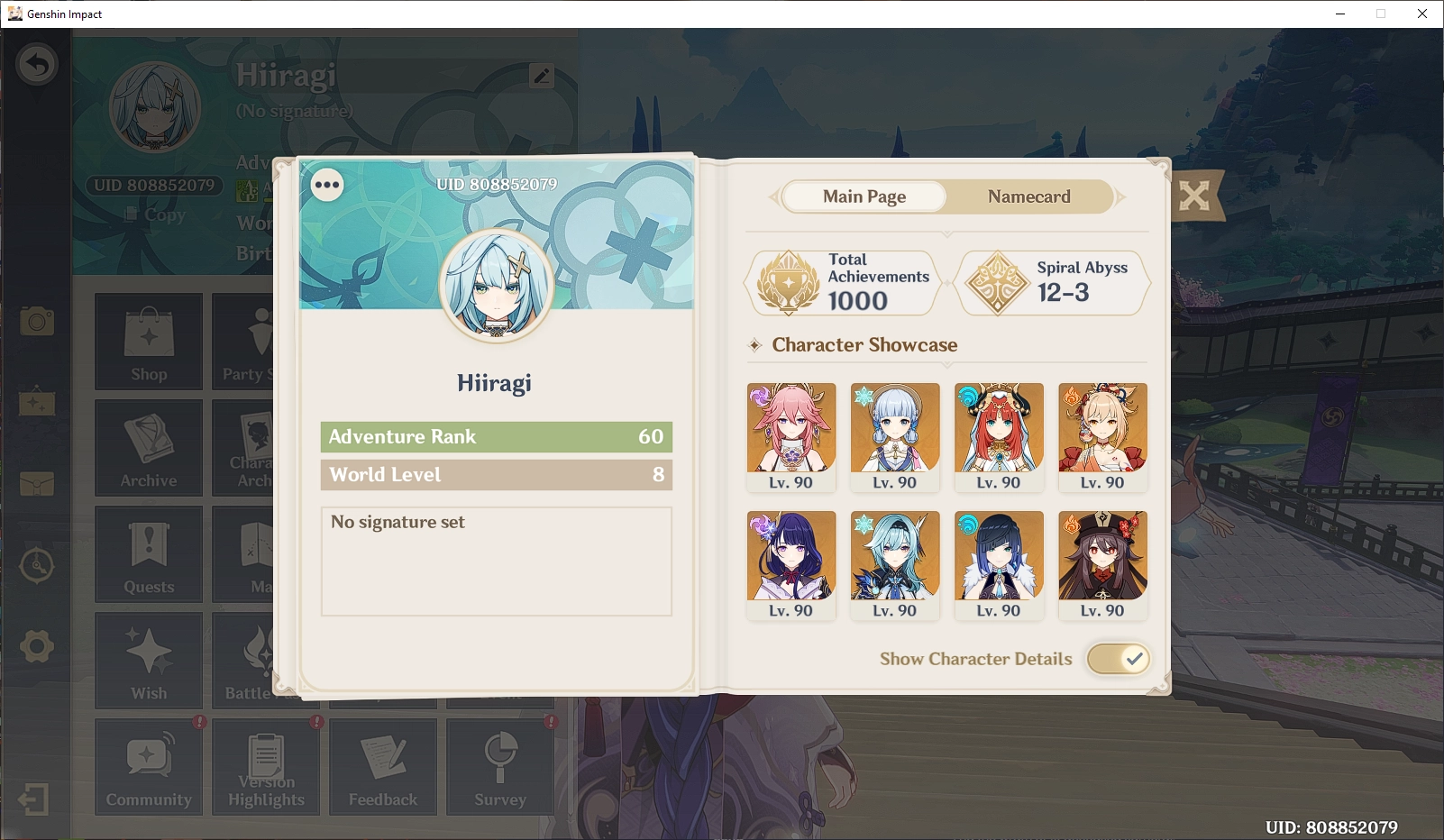Switch to the Namecard tab
Screen dimensions: 1444x840
(x=1028, y=196)
